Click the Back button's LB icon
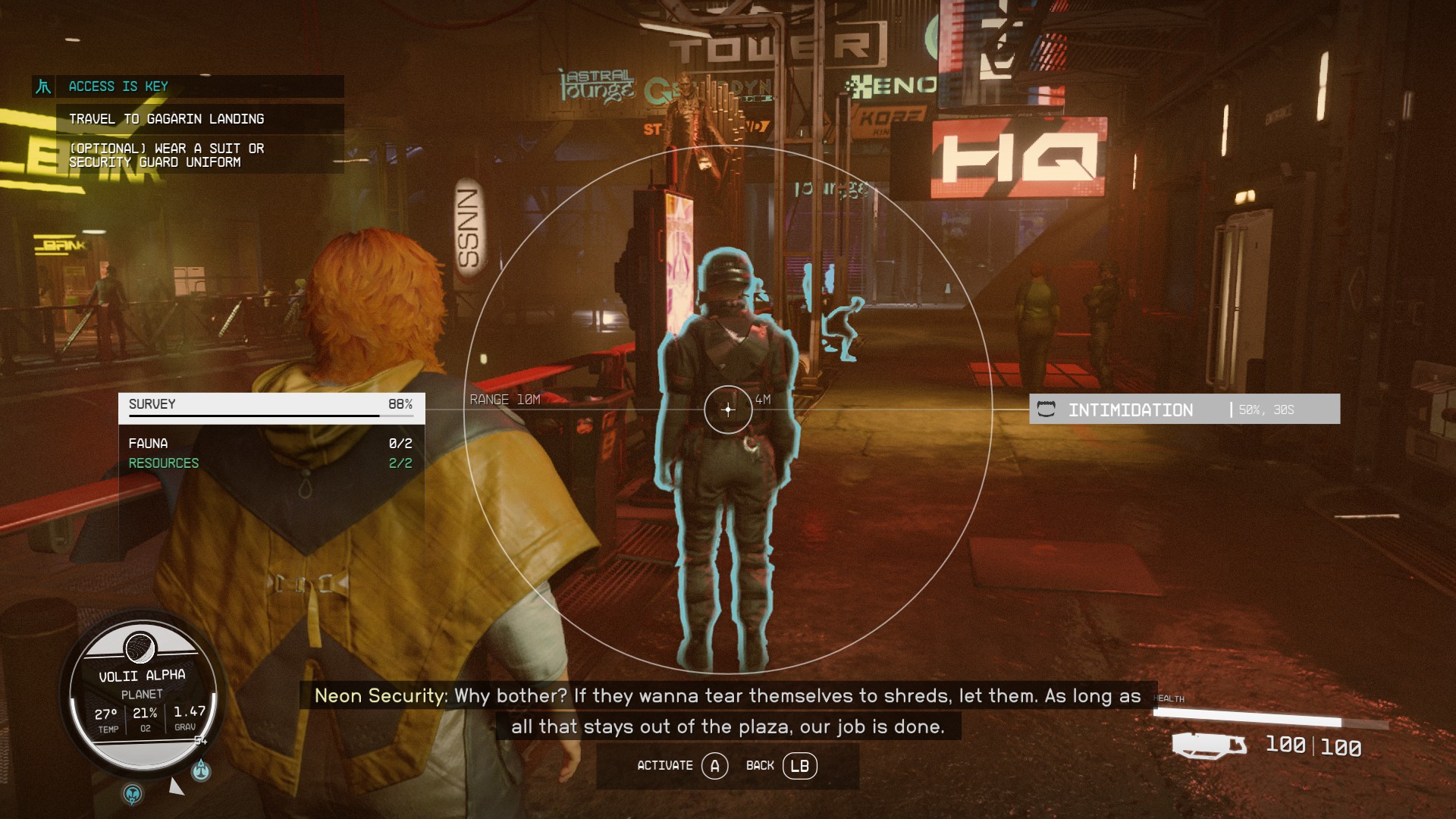Viewport: 1456px width, 819px height. pyautogui.click(x=801, y=766)
